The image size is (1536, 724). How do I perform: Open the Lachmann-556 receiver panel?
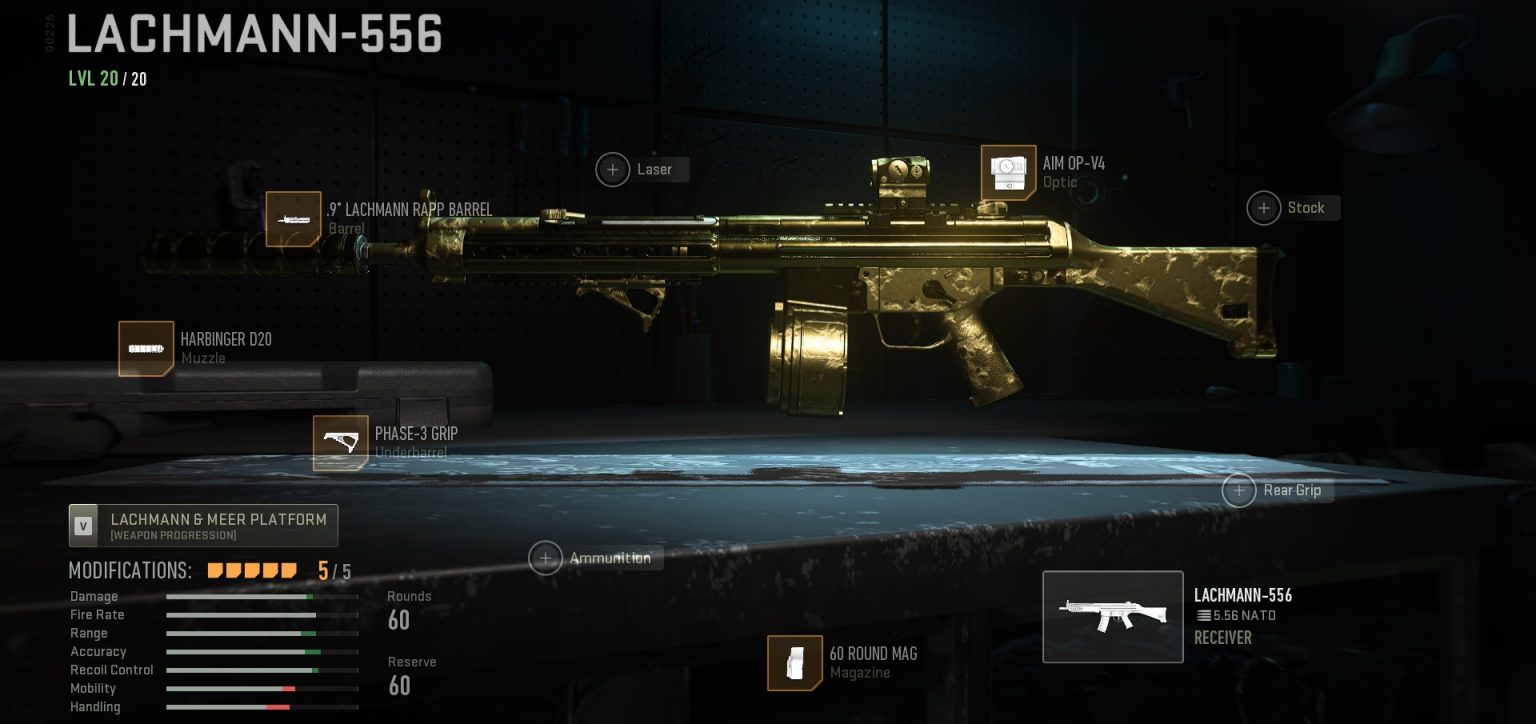(x=1113, y=617)
